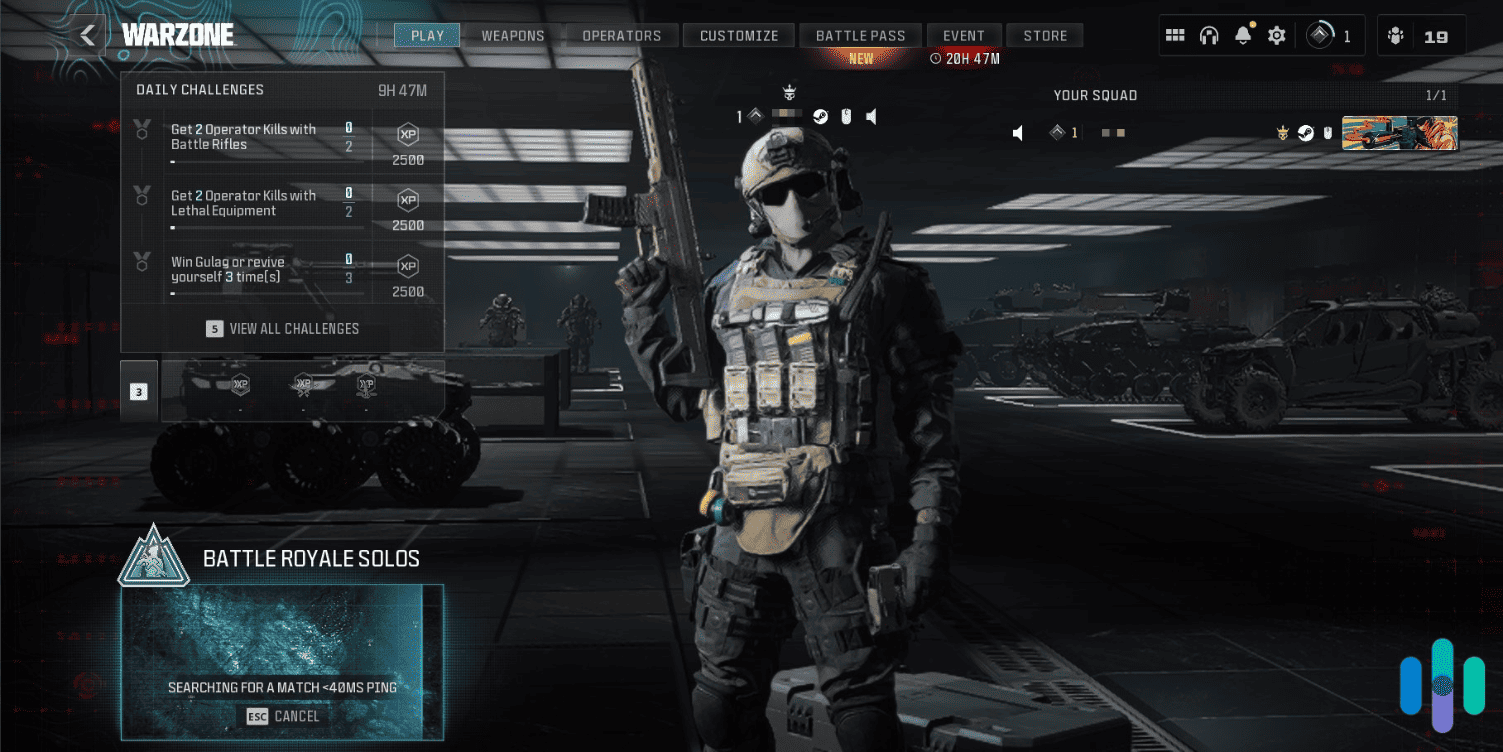This screenshot has width=1503, height=752.
Task: Expand the Daily Challenges panel header
Action: (200, 90)
